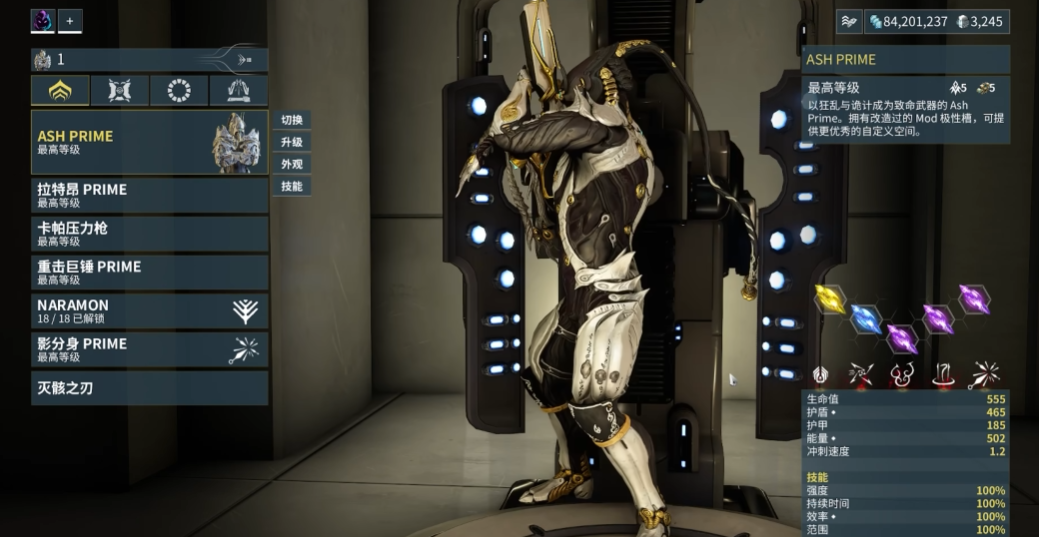
Task: Click the 切换 switch button
Action: [291, 120]
